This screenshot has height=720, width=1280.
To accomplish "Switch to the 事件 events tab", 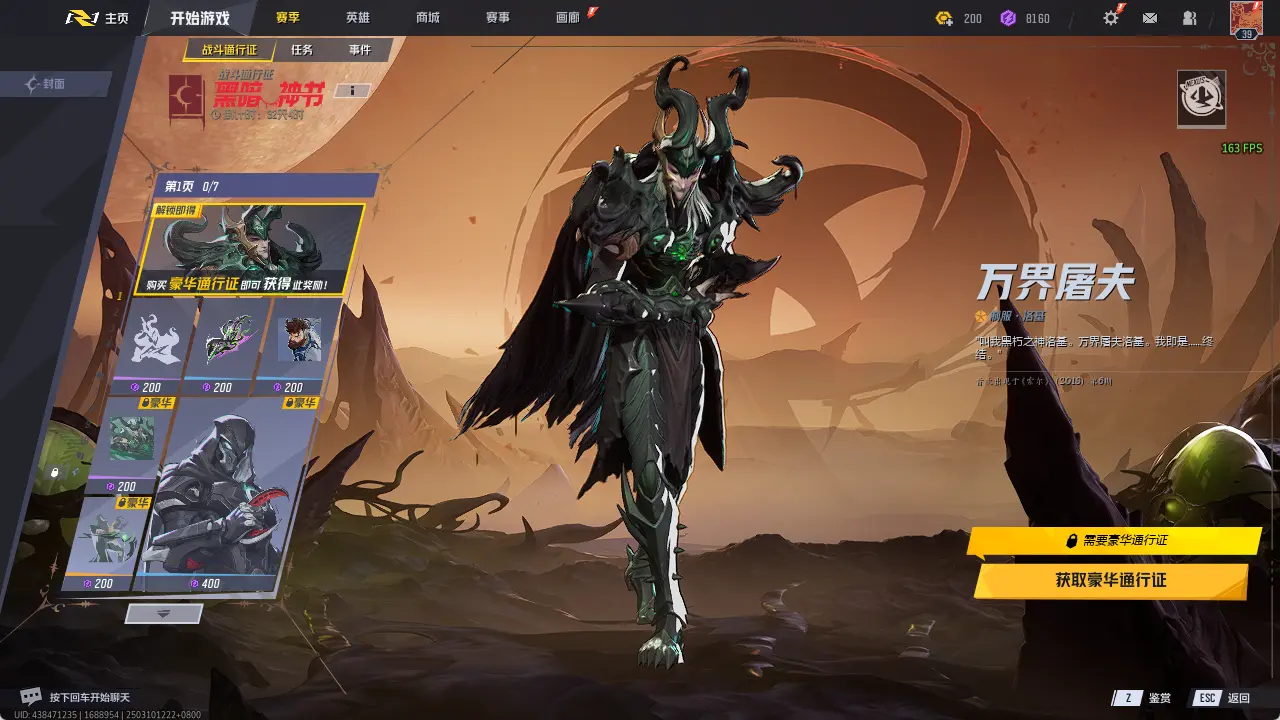I will (359, 50).
